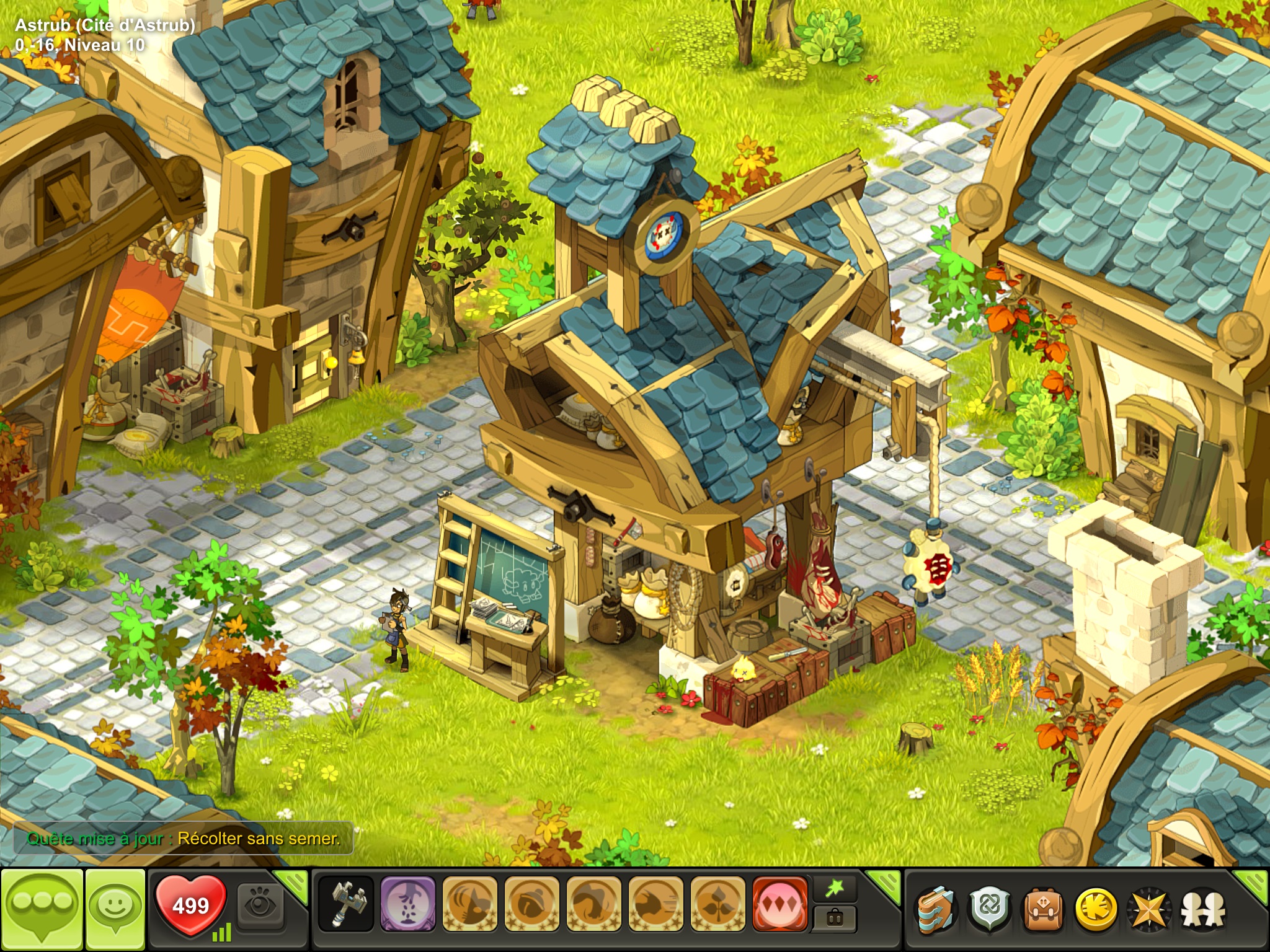Use the orange bell spell
Viewport: 1270px width, 952px height.
tap(531, 904)
